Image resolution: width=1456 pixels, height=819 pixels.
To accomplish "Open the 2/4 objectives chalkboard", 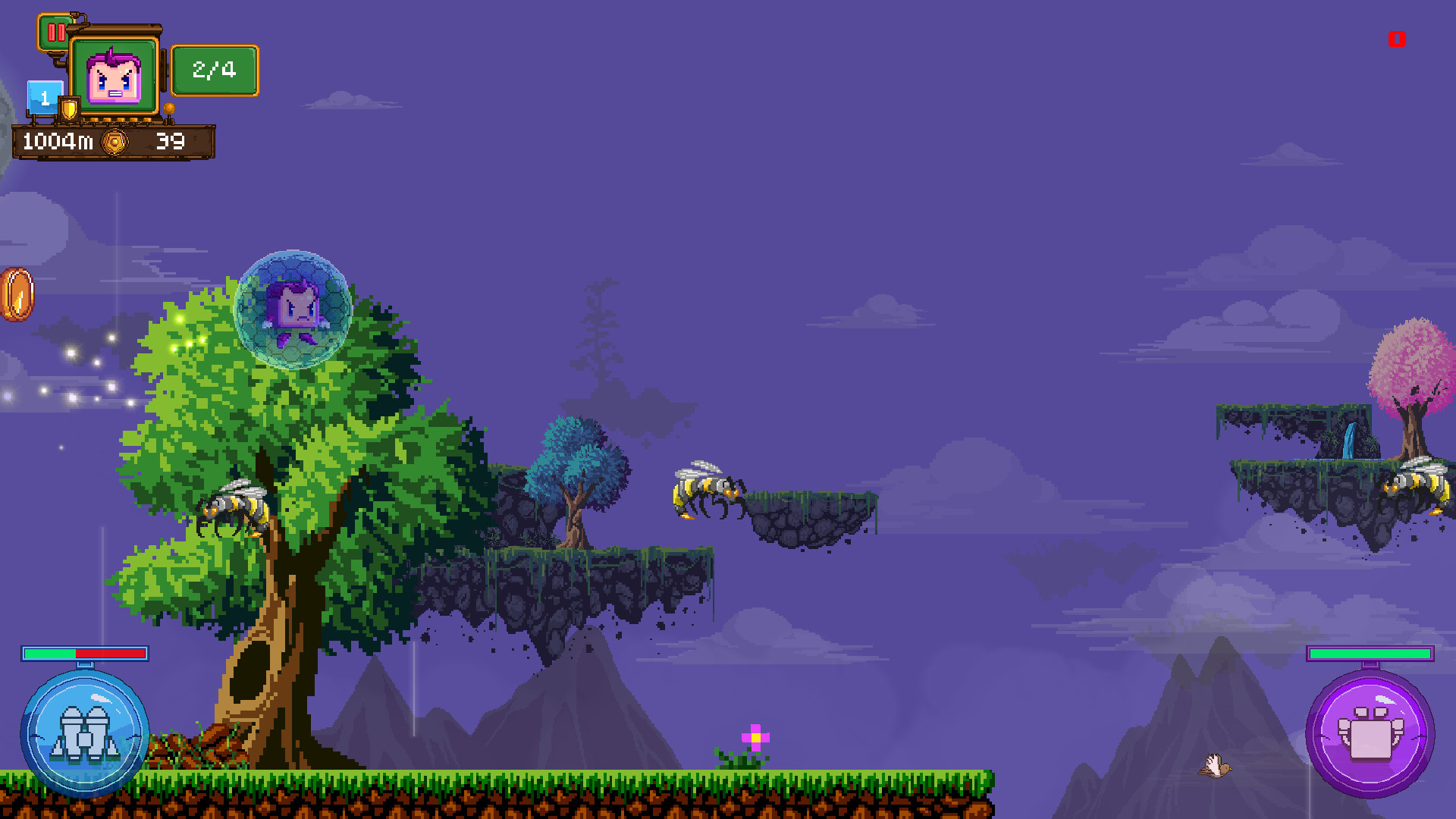I will [215, 71].
